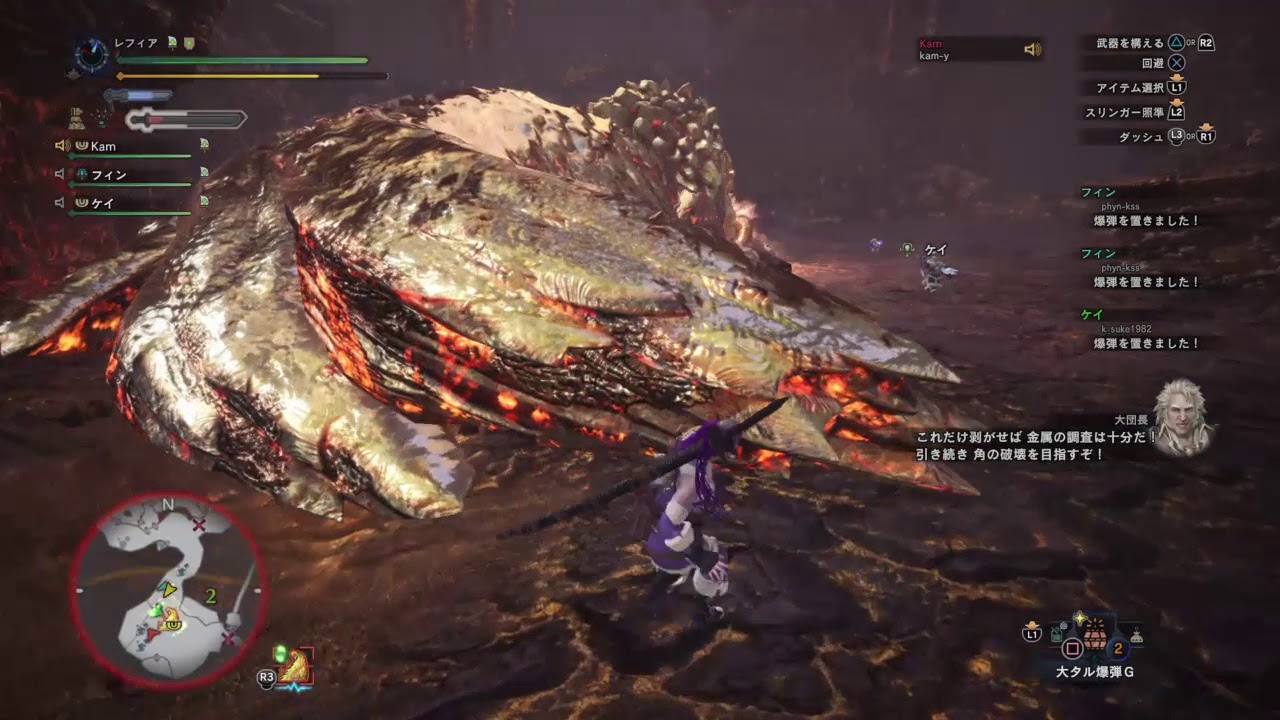
Task: Select the Palico icon next to the weapon display
Action: pos(76,119)
